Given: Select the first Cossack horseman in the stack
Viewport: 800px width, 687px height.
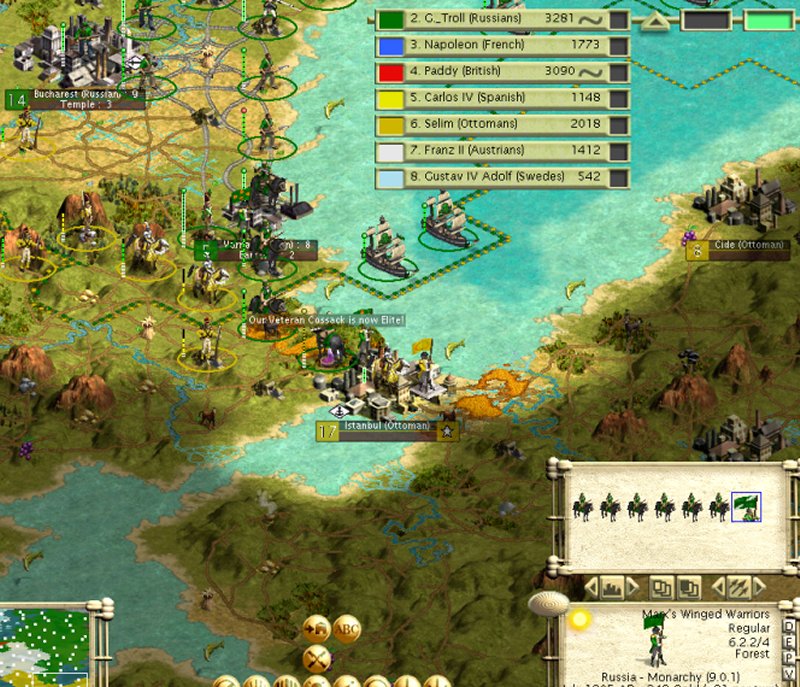Looking at the screenshot, I should point(582,507).
